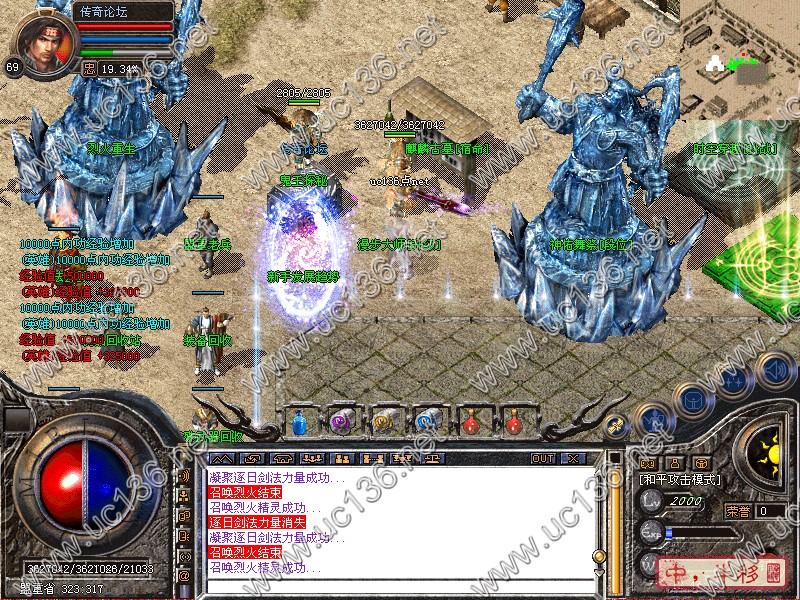
Task: Use the gold swirl scroll in the belt
Action: click(384, 422)
